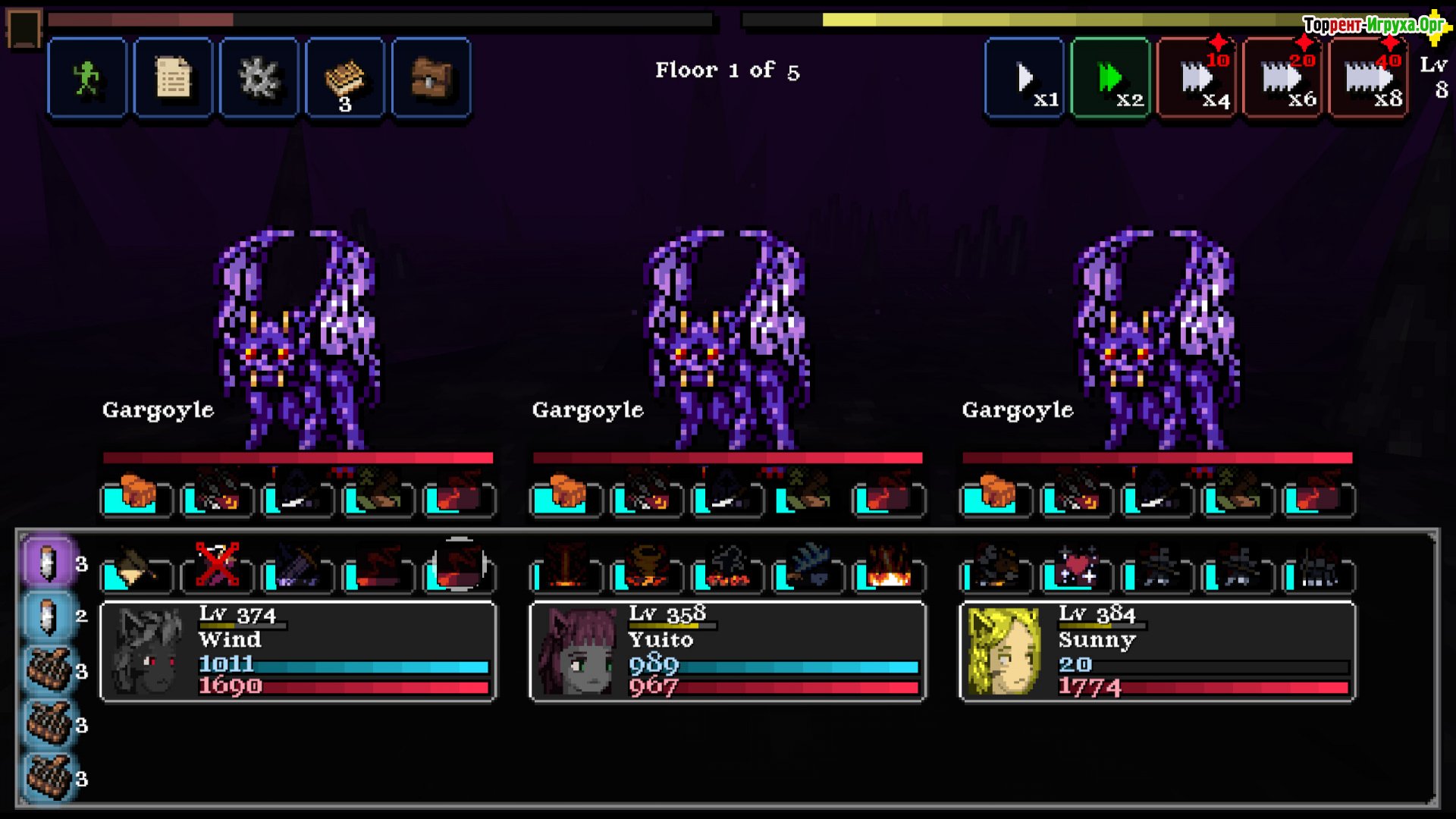
Task: Toggle Wind's red-crossed disabled skill
Action: [217, 566]
